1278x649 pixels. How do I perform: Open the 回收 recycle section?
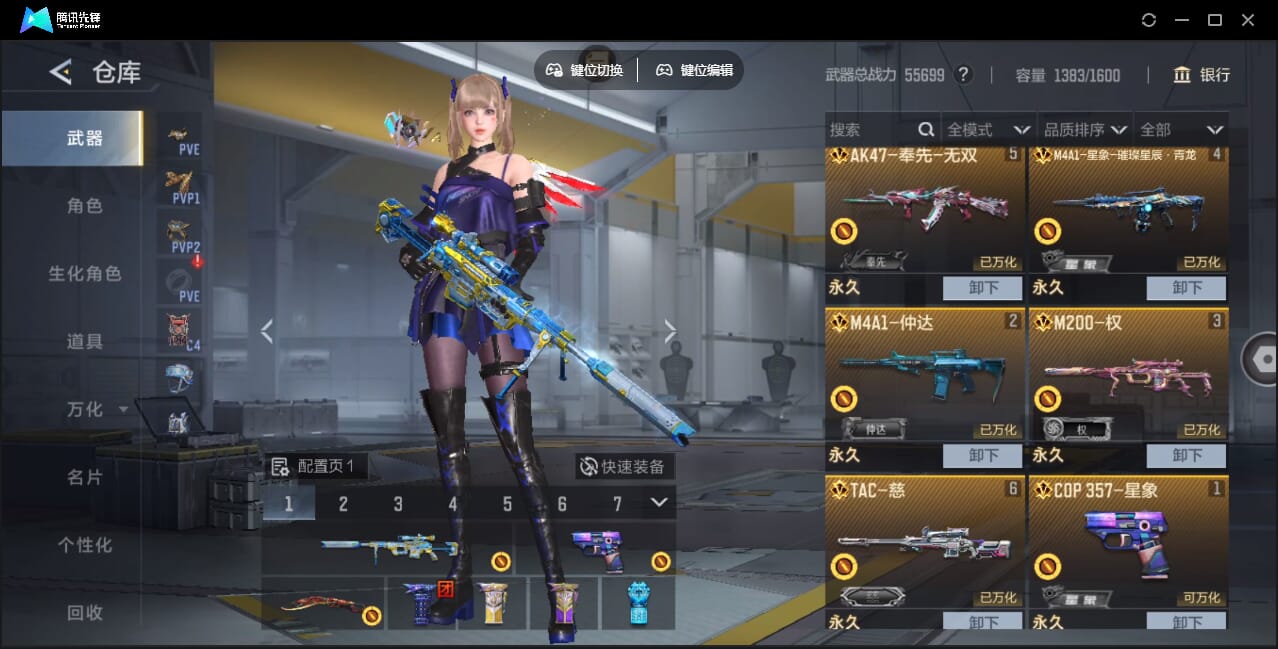84,613
